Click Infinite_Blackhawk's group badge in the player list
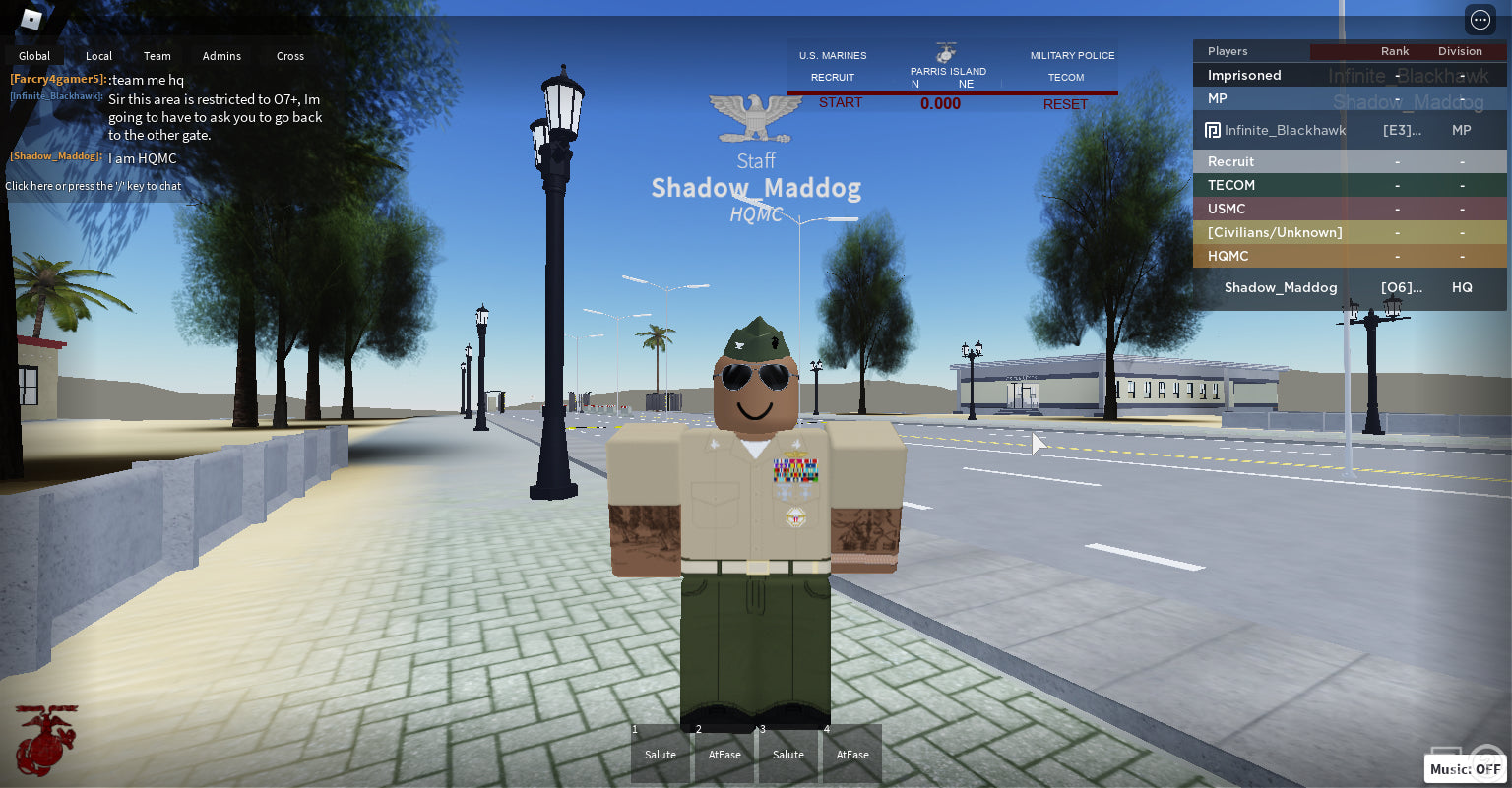 pos(1213,130)
